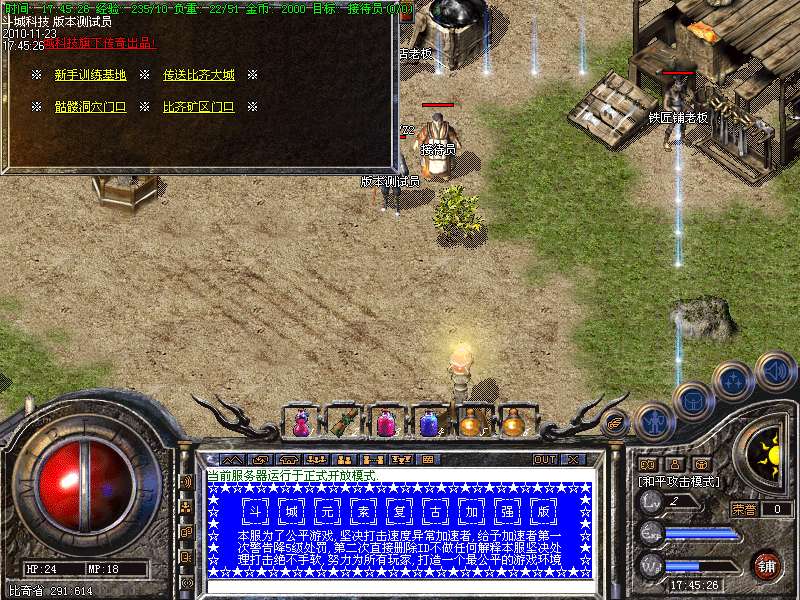Open the character equipment round button

click(654, 422)
